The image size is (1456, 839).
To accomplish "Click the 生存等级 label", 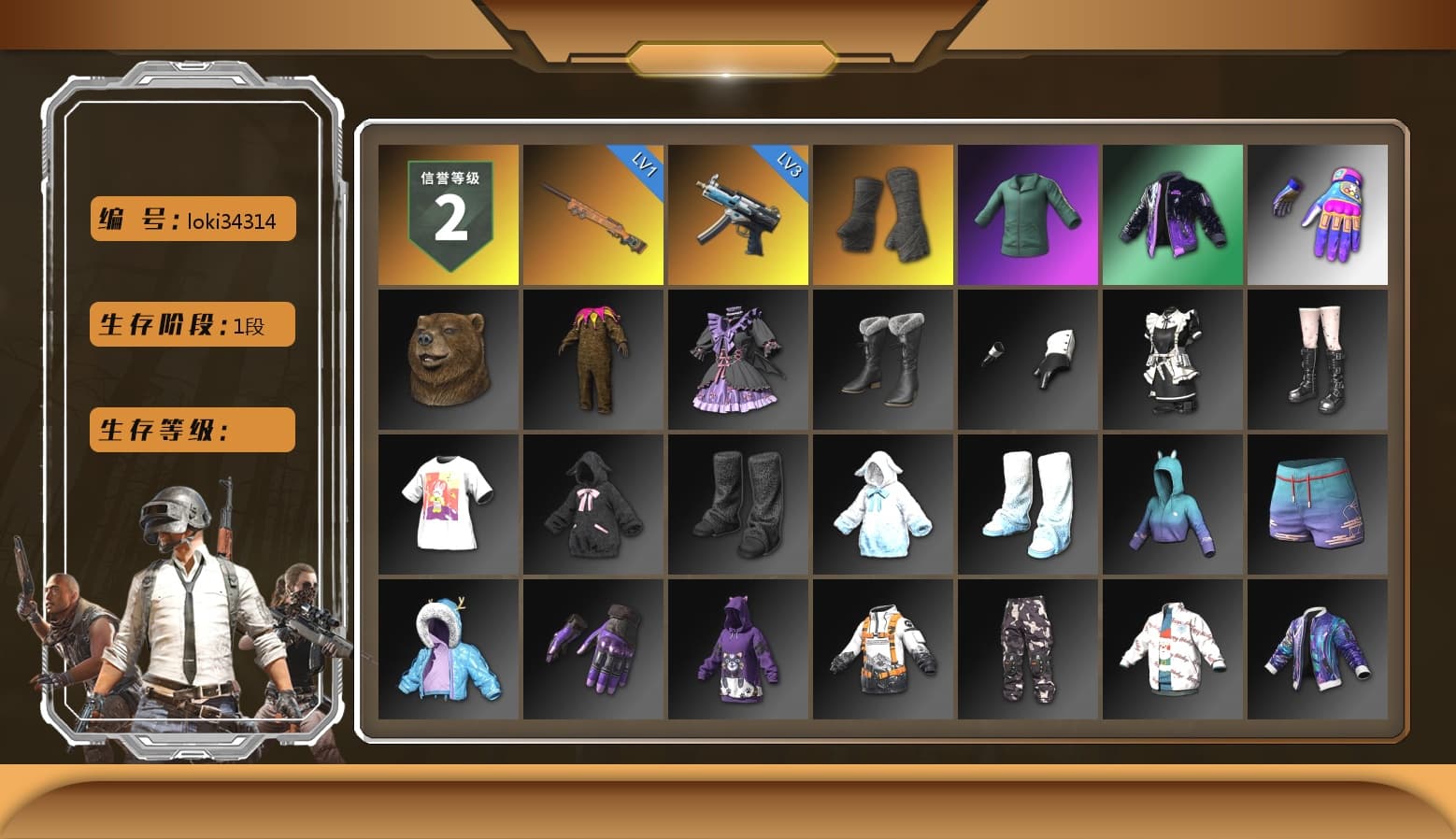I will 191,430.
